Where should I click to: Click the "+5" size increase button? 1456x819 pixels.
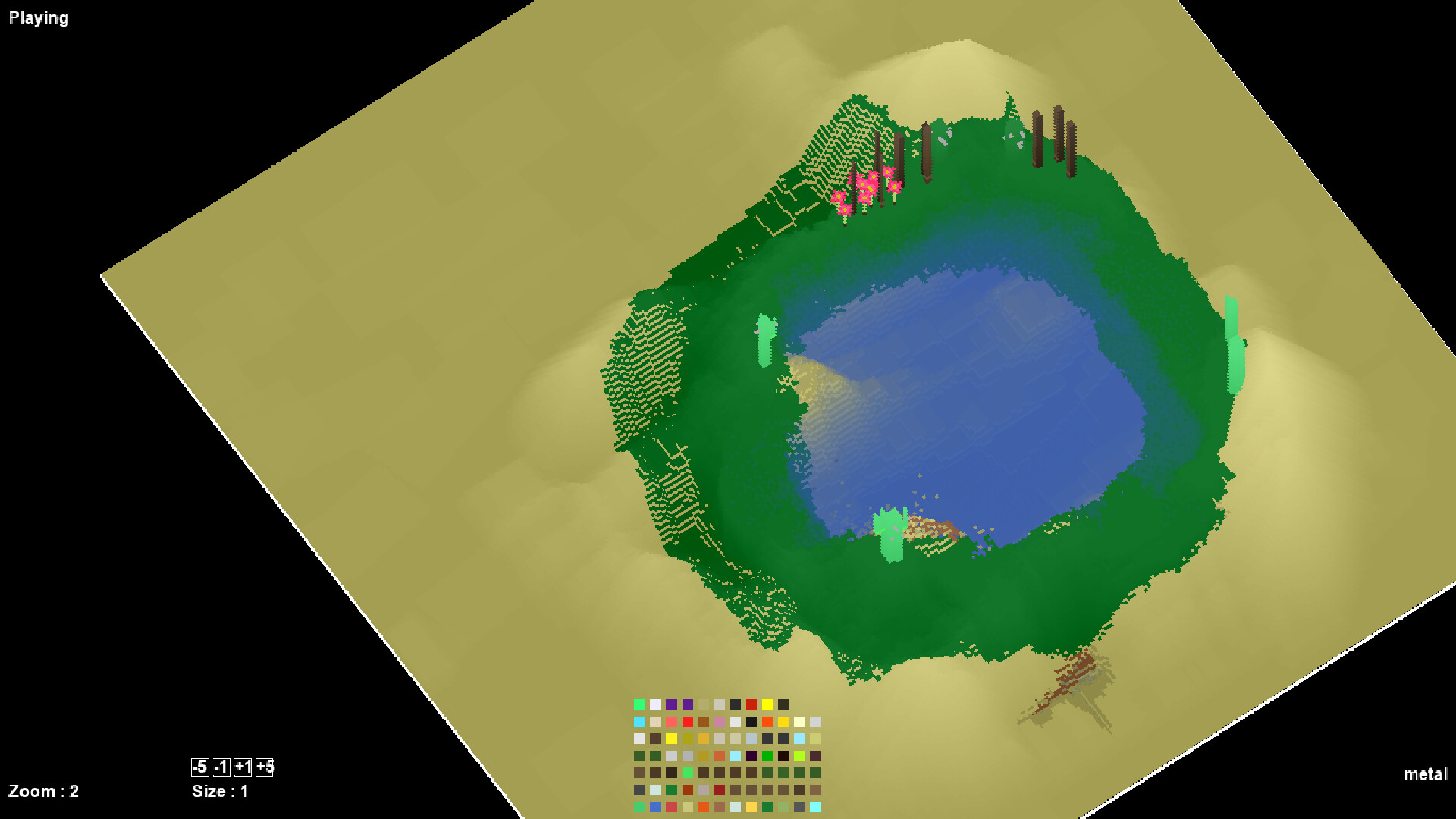(265, 768)
